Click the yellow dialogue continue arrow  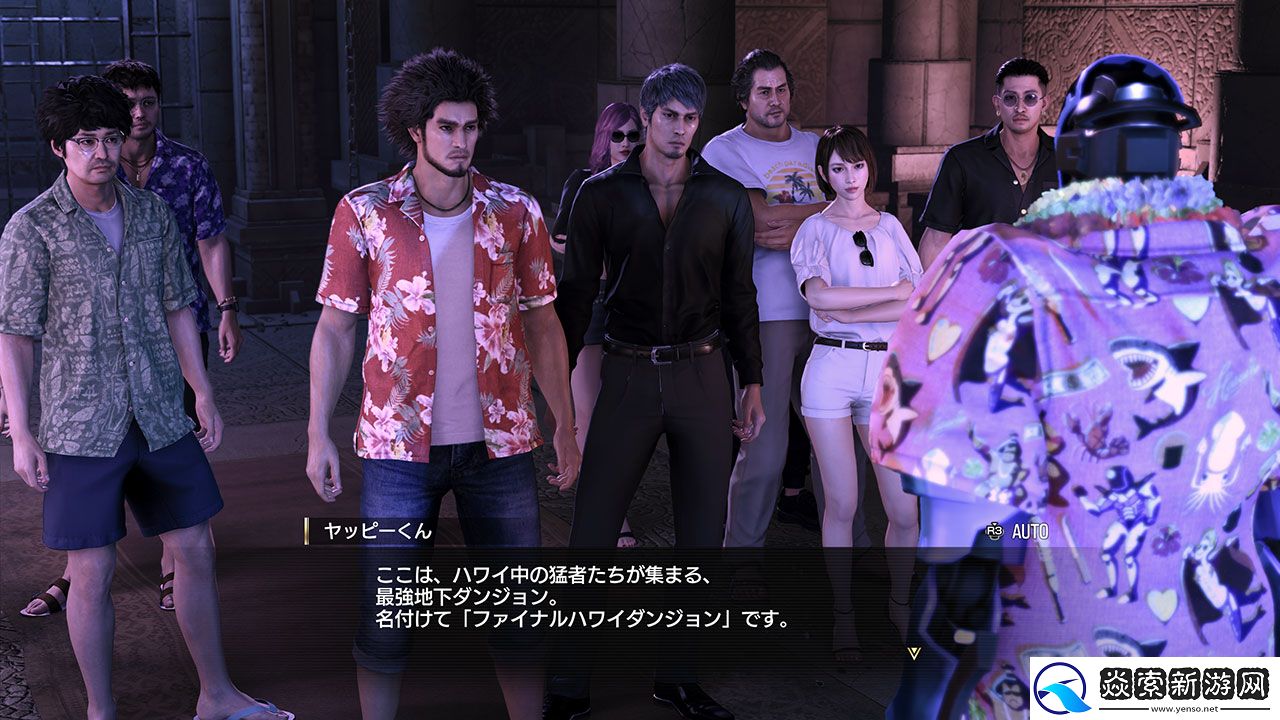pyautogui.click(x=912, y=652)
